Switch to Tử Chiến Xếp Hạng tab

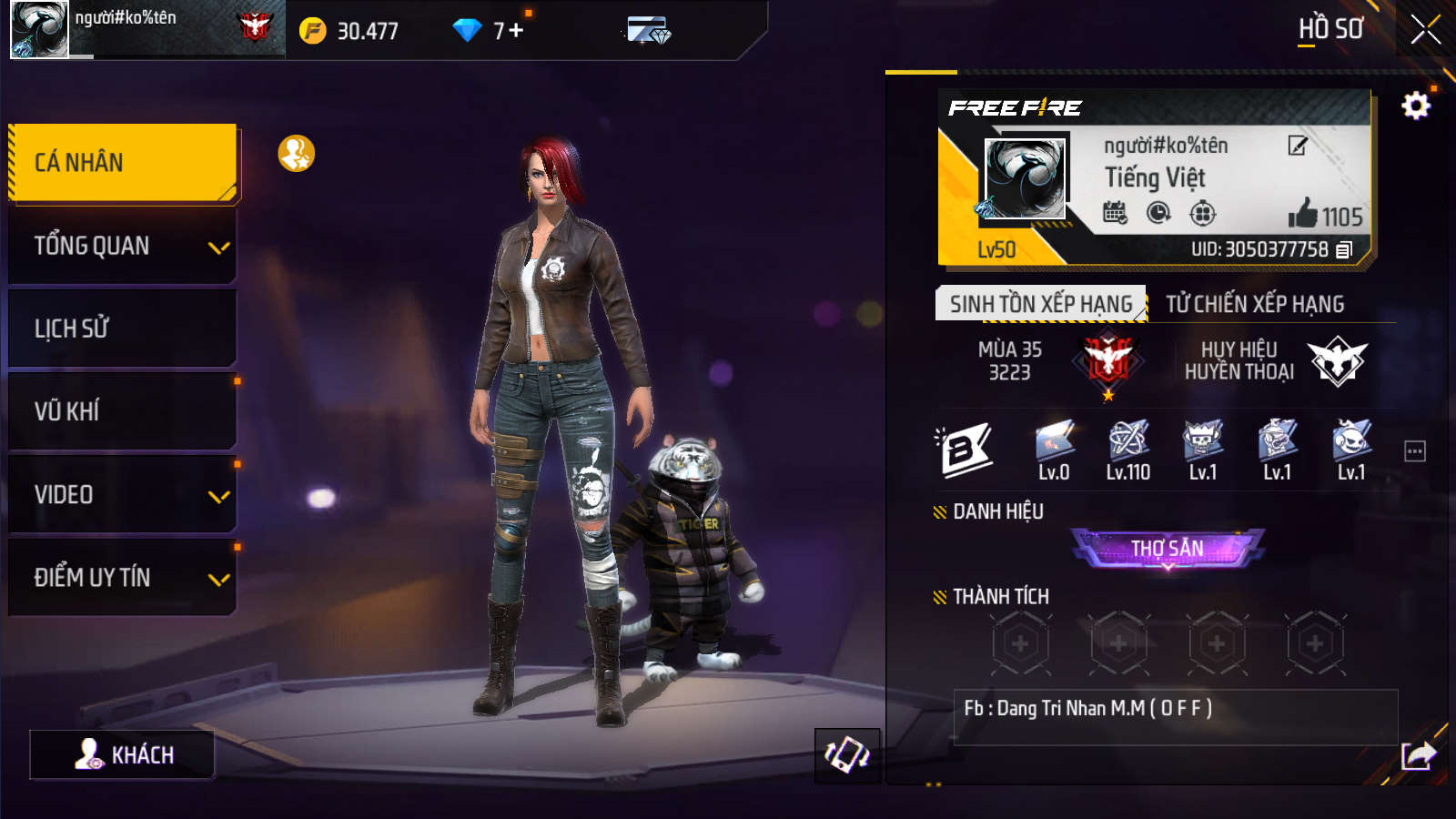coord(1255,304)
